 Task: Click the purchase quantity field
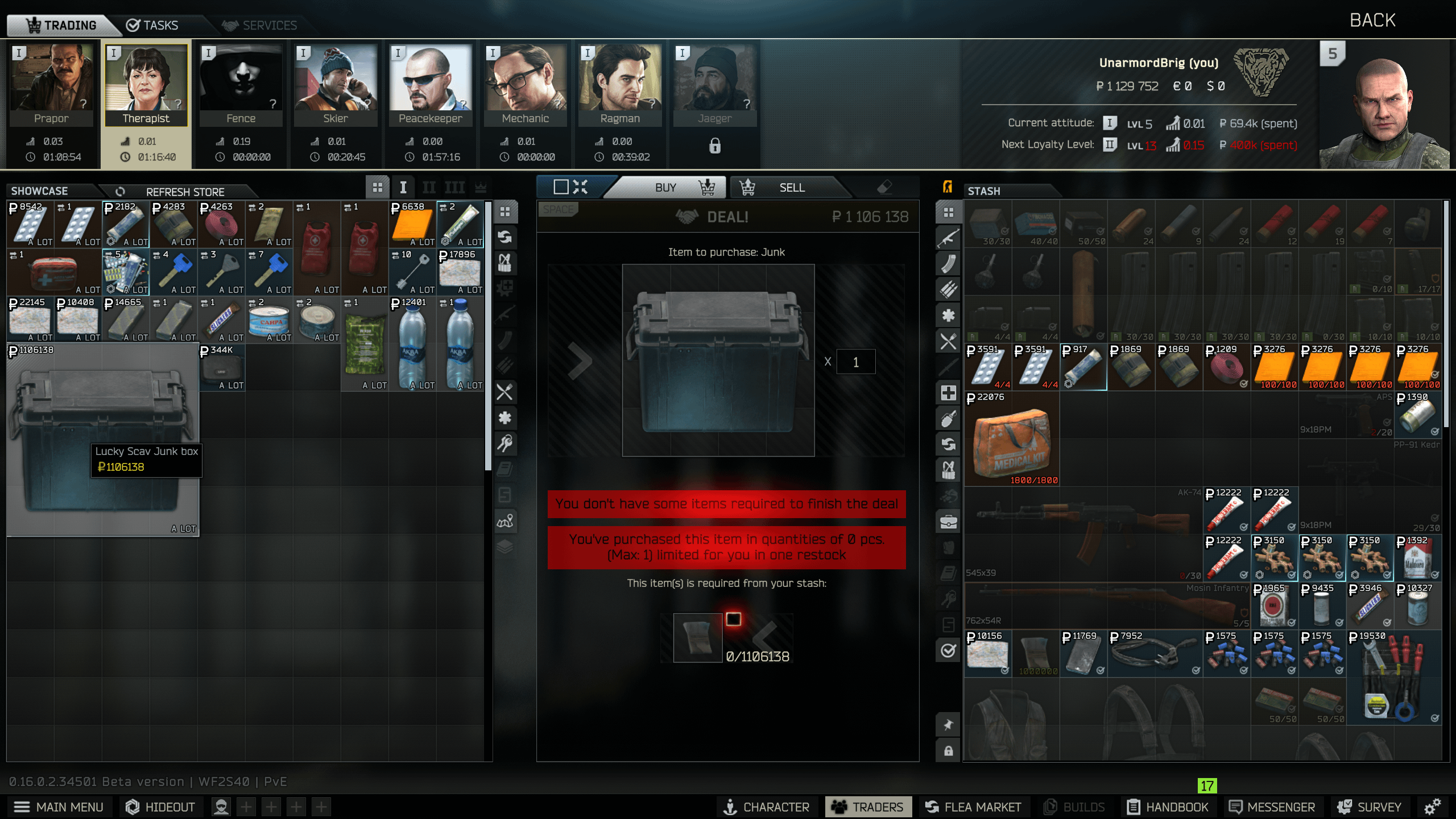click(x=855, y=362)
